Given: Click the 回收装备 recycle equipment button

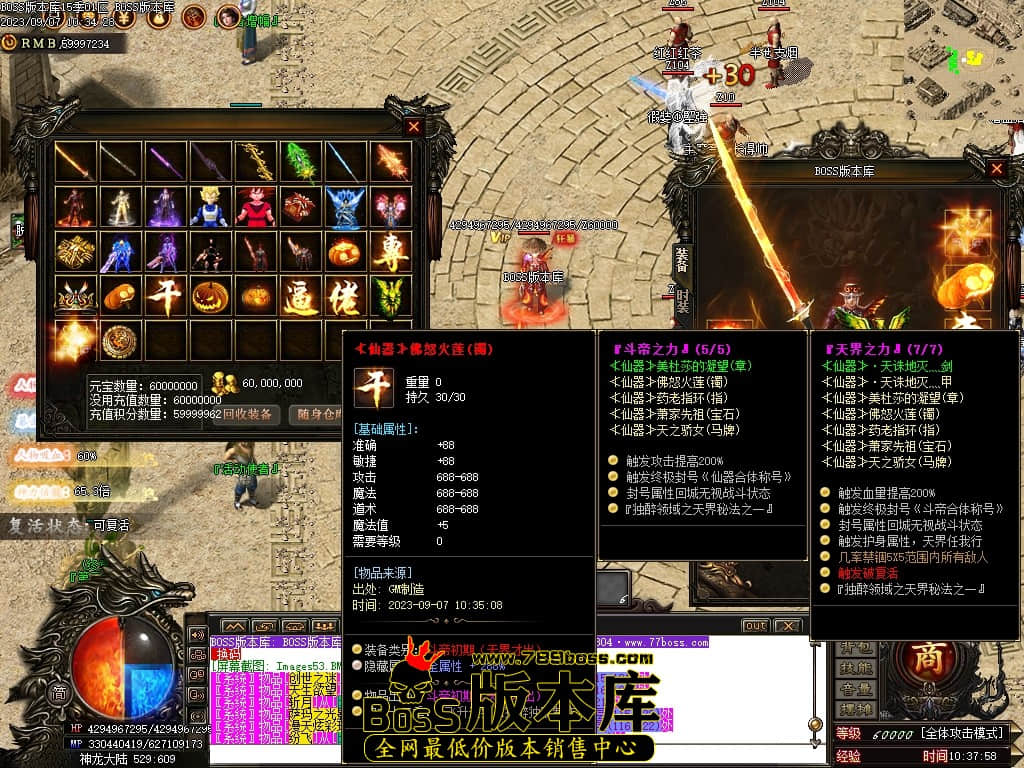Looking at the screenshot, I should pyautogui.click(x=247, y=415).
